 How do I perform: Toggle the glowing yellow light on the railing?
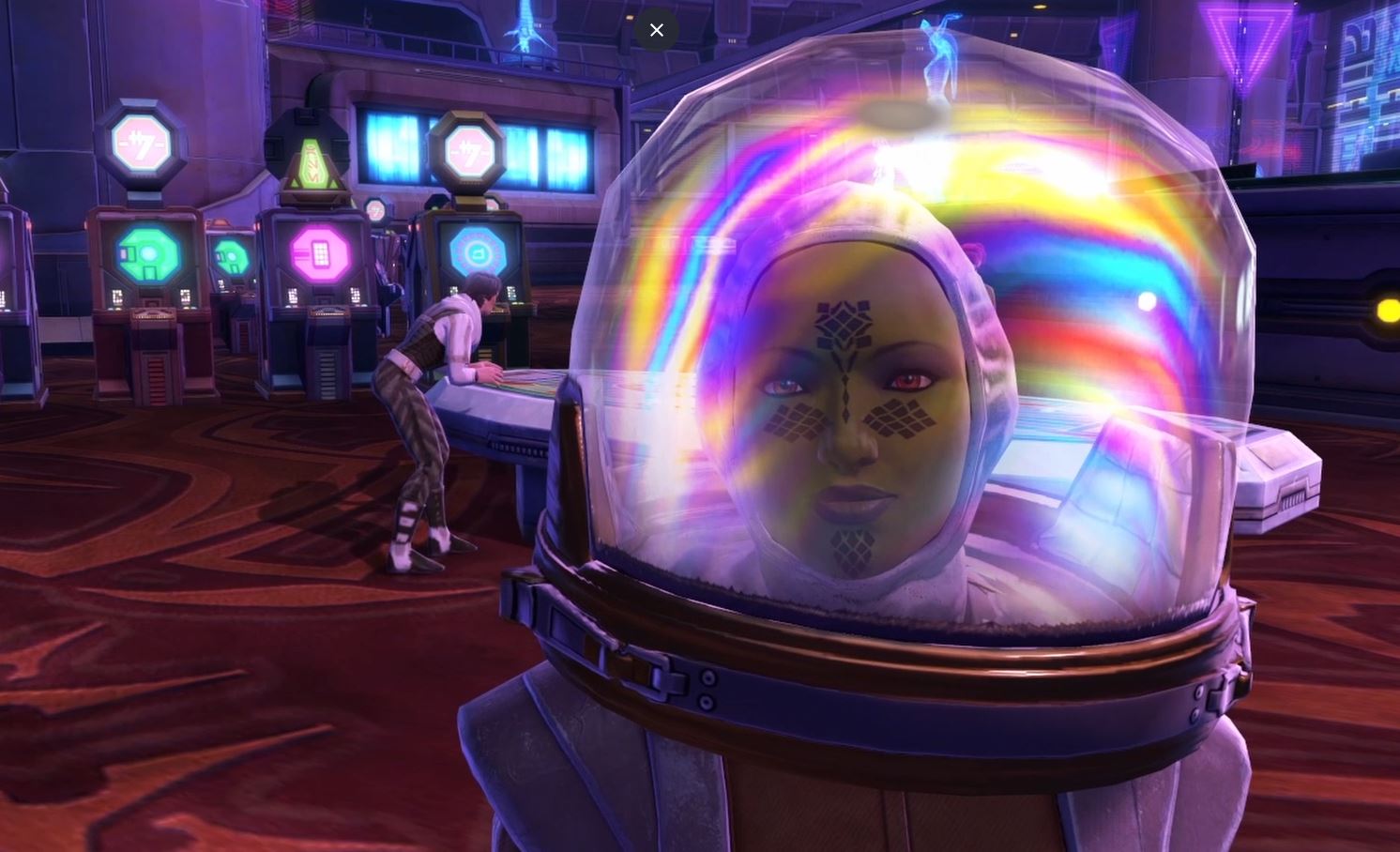click(x=1386, y=310)
